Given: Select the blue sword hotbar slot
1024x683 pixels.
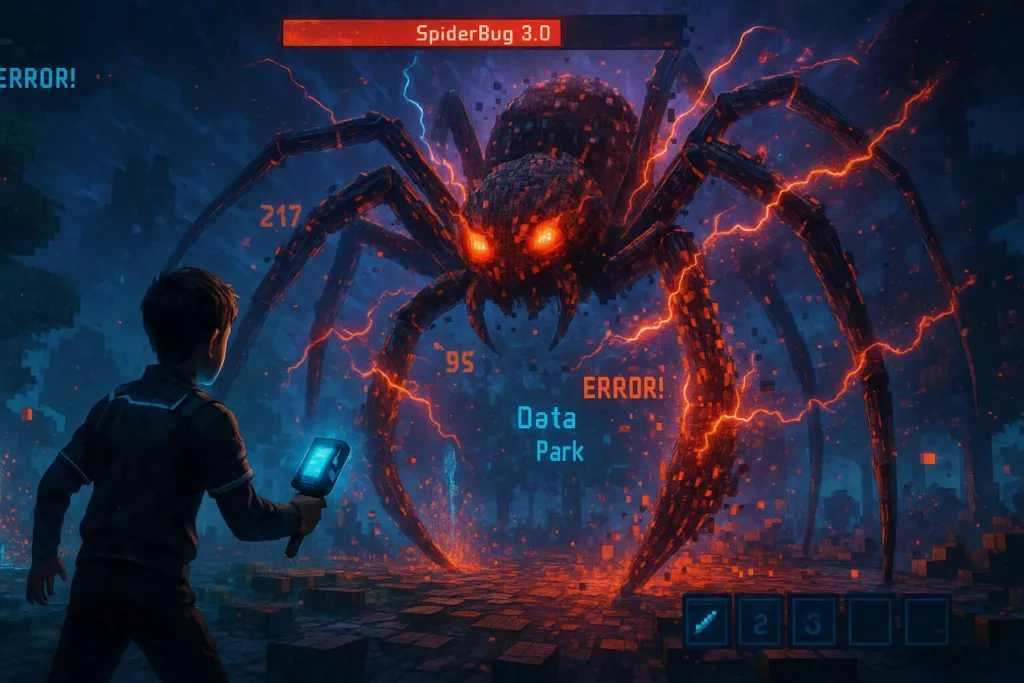Looking at the screenshot, I should (706, 620).
